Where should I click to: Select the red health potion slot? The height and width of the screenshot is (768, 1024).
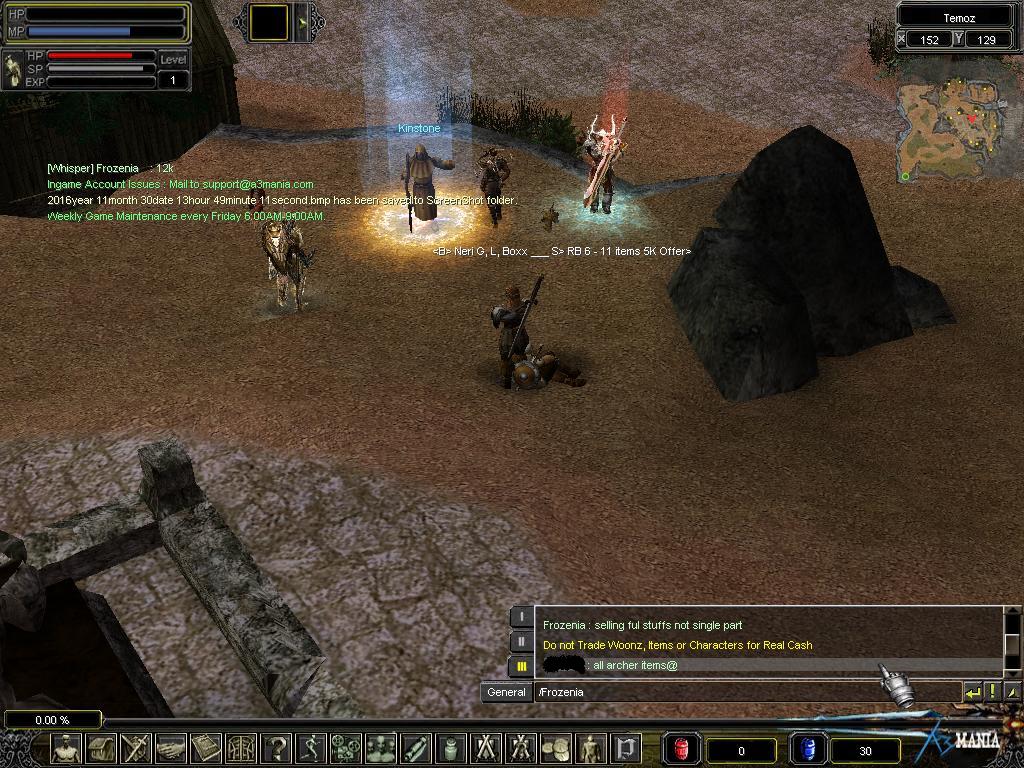[x=681, y=749]
